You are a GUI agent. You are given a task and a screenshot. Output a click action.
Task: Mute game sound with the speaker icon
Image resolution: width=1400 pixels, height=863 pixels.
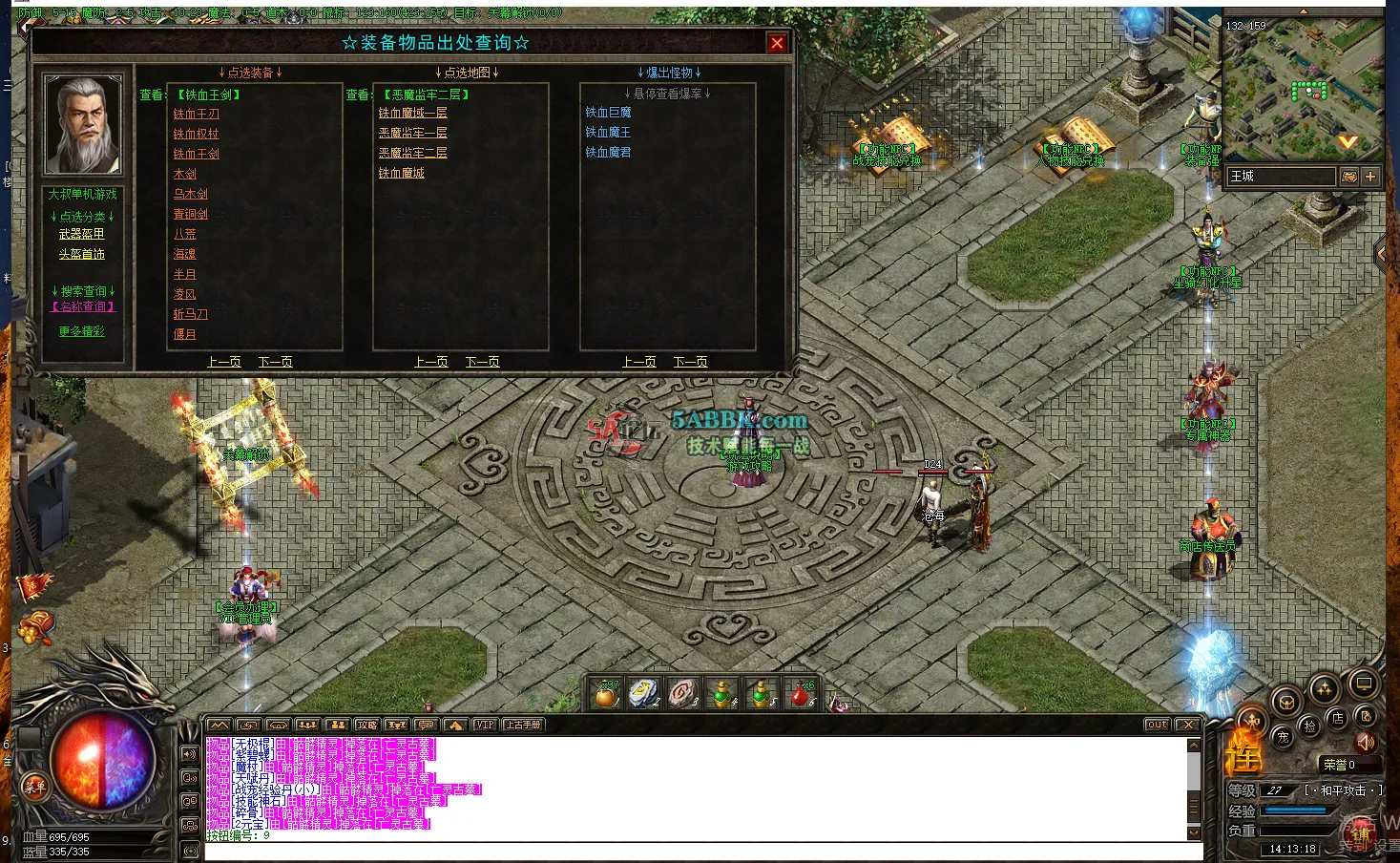click(1366, 744)
